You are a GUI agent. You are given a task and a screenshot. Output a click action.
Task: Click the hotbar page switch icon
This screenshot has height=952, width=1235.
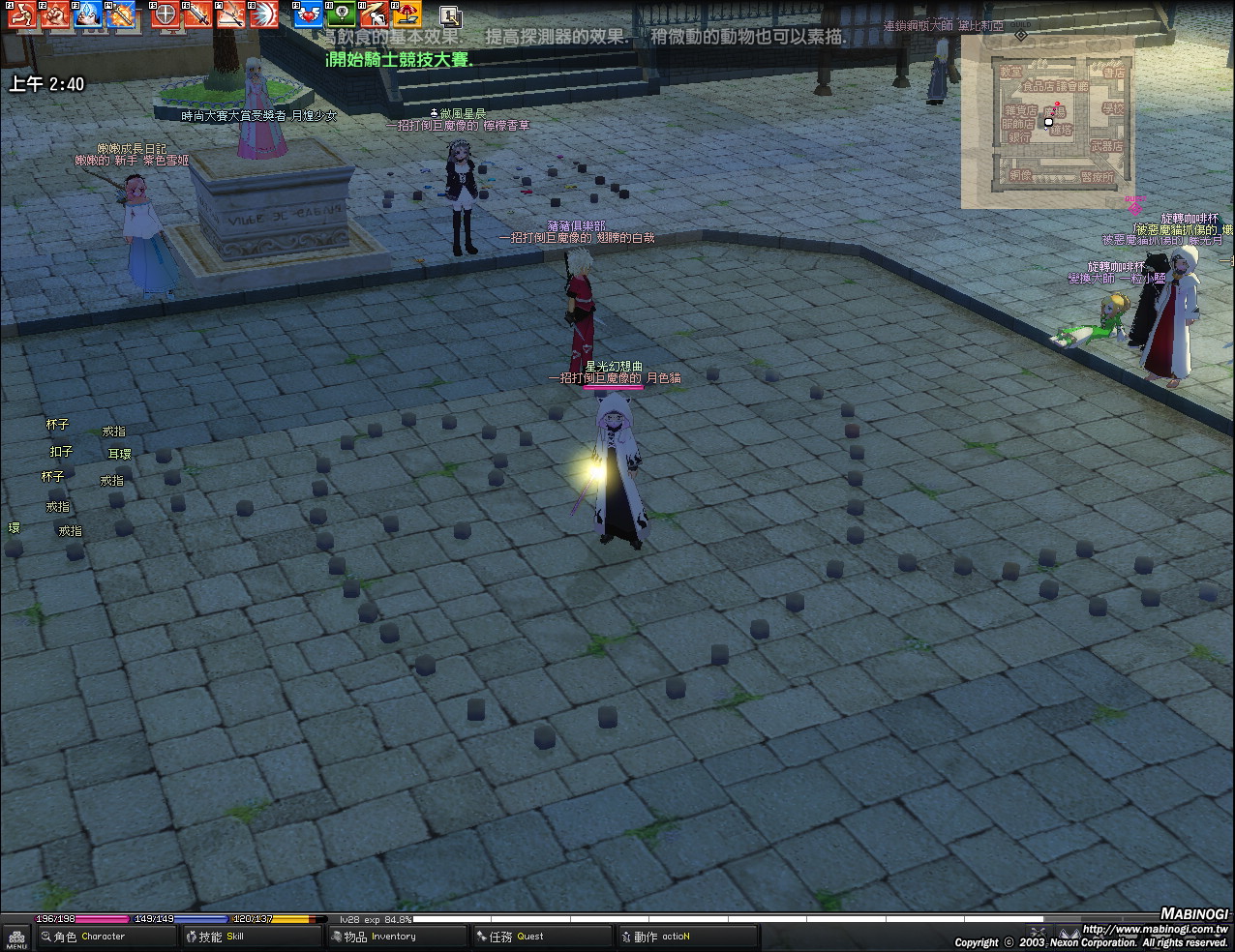pyautogui.click(x=450, y=15)
